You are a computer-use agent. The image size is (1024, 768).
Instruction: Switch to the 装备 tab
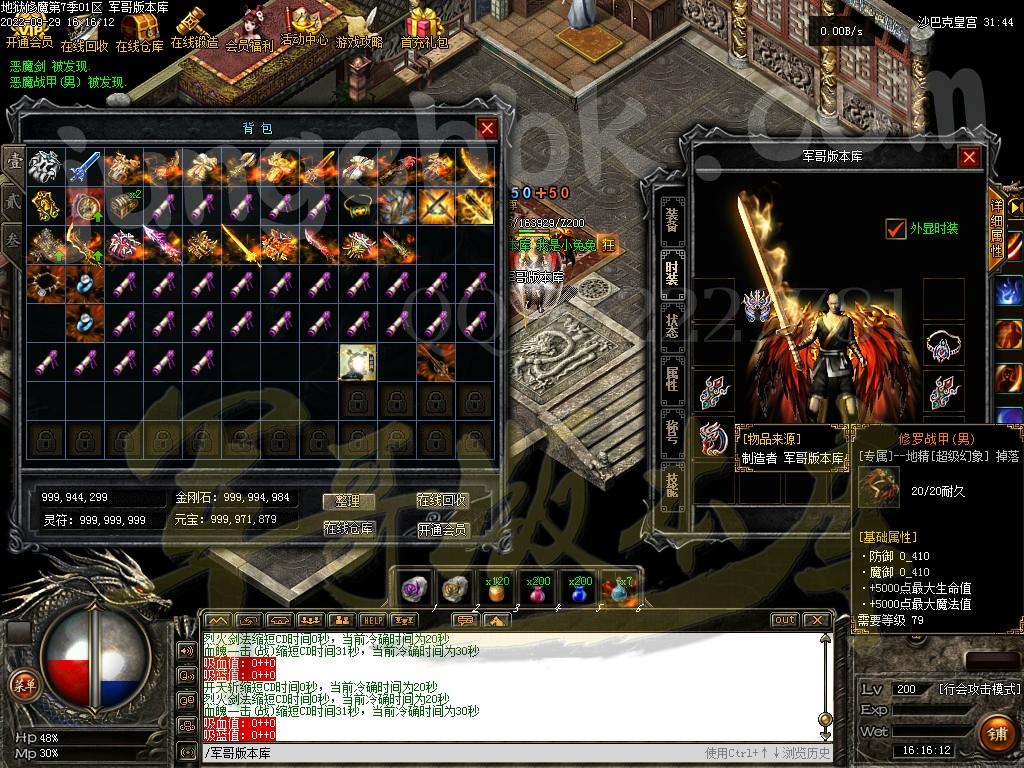(x=672, y=216)
